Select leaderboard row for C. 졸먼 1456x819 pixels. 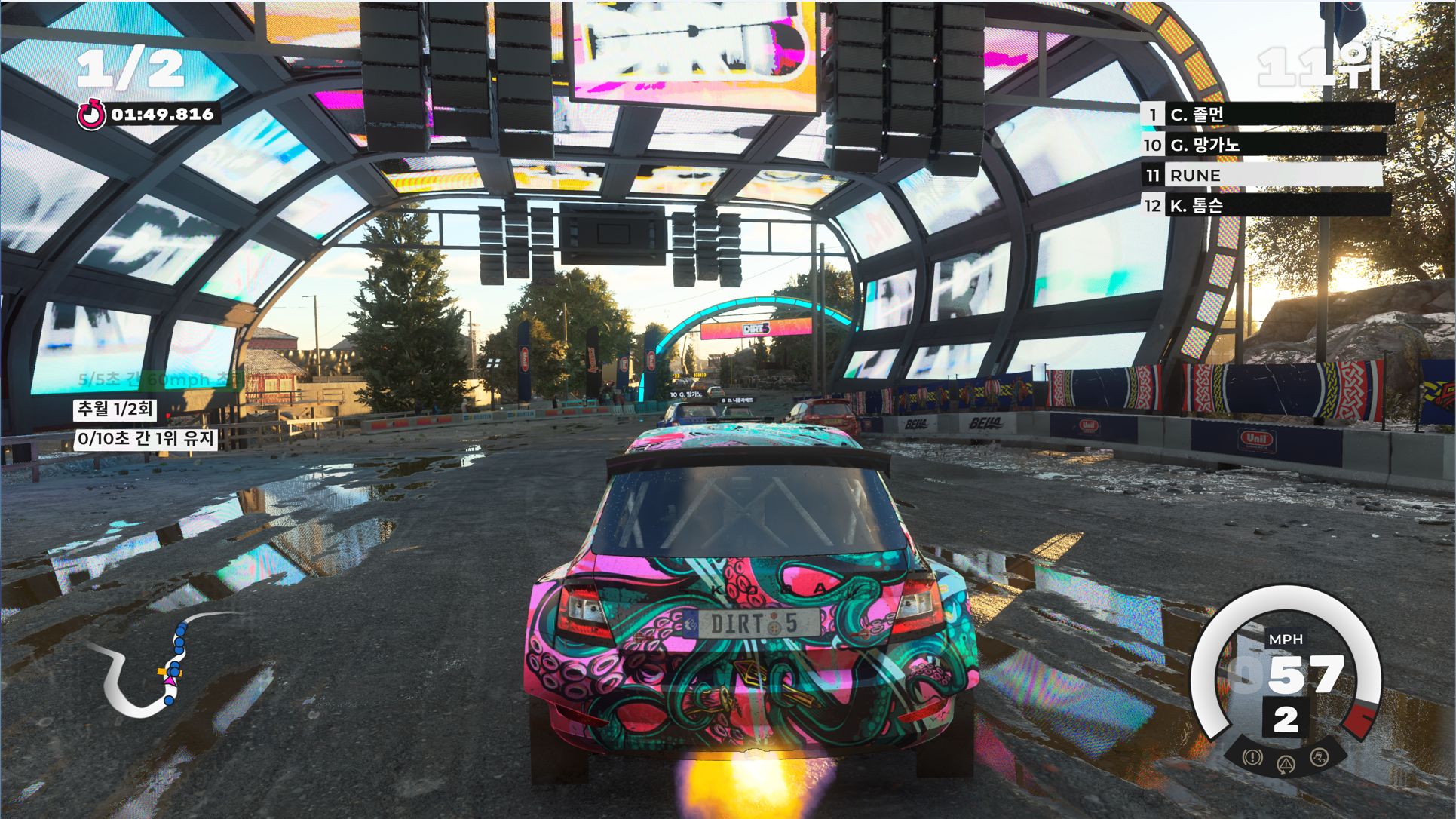click(1267, 115)
